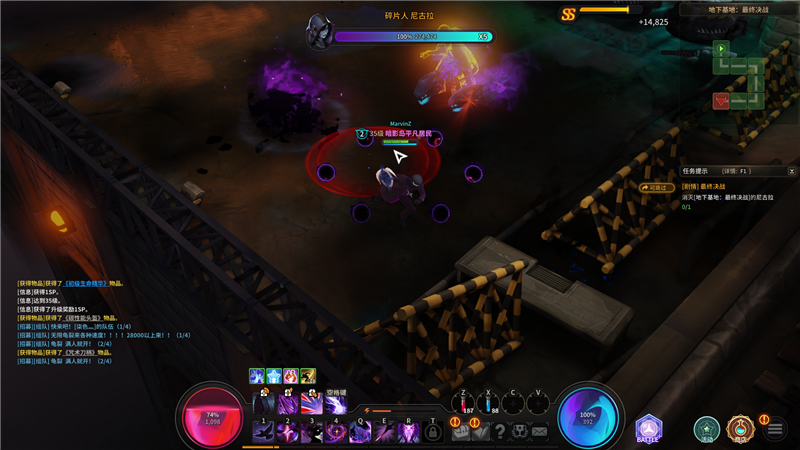800x450 pixels.
Task: Open the potion shop (商店) icon
Action: point(741,430)
